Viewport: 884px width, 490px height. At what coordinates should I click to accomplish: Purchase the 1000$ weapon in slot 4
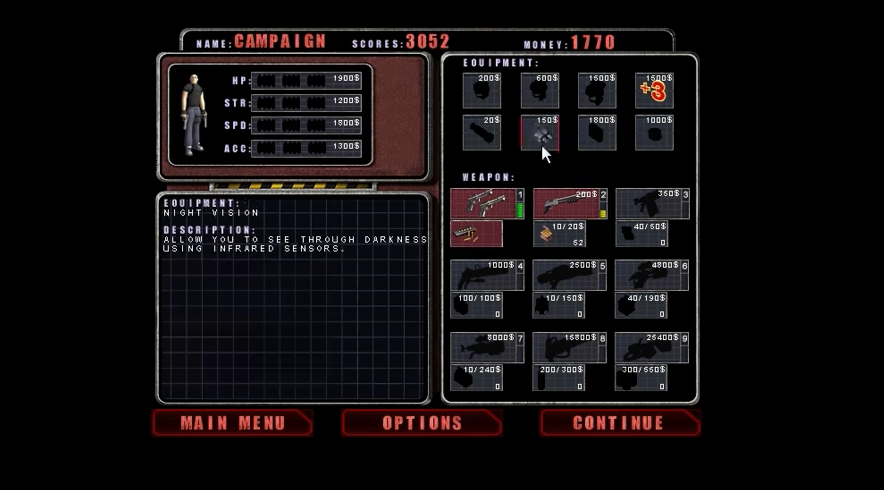click(487, 275)
